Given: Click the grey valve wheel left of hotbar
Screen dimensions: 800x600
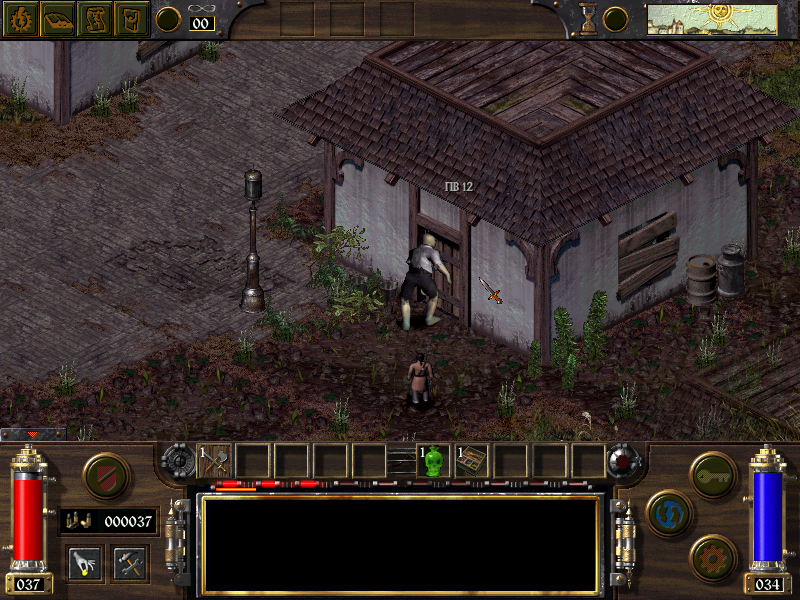Looking at the screenshot, I should coord(179,460).
